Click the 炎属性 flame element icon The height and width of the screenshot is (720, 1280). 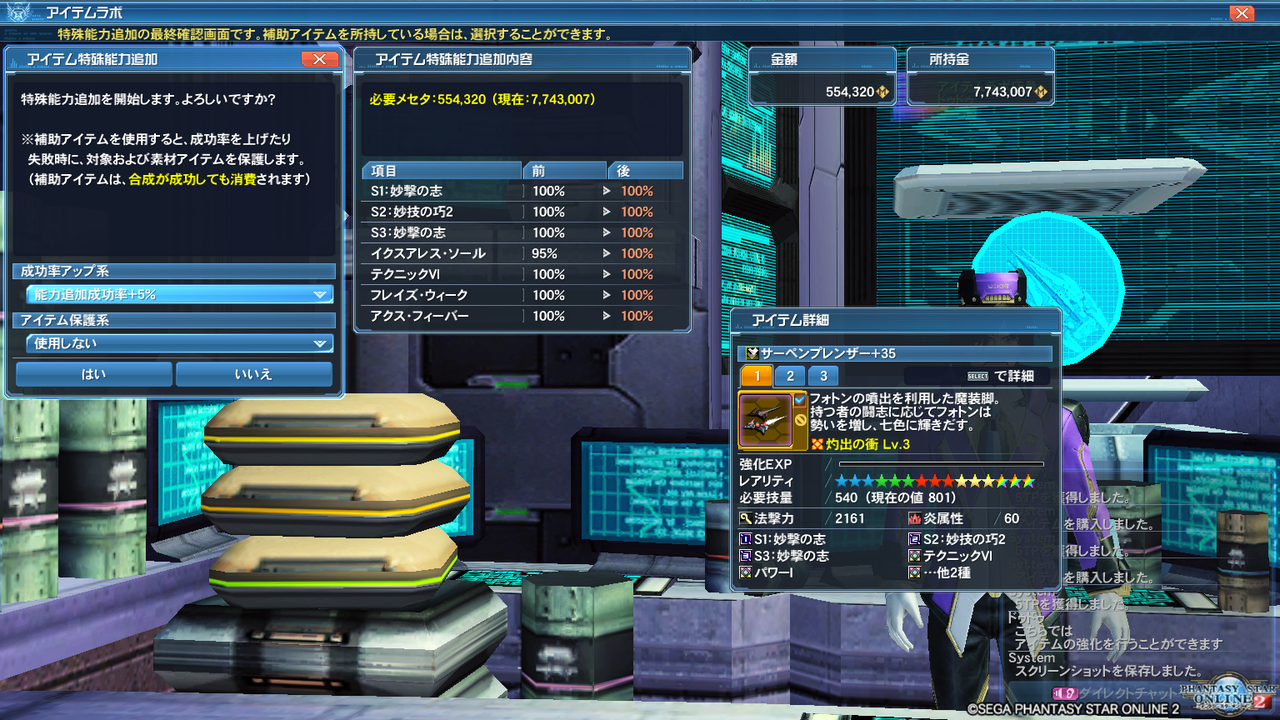click(x=913, y=518)
